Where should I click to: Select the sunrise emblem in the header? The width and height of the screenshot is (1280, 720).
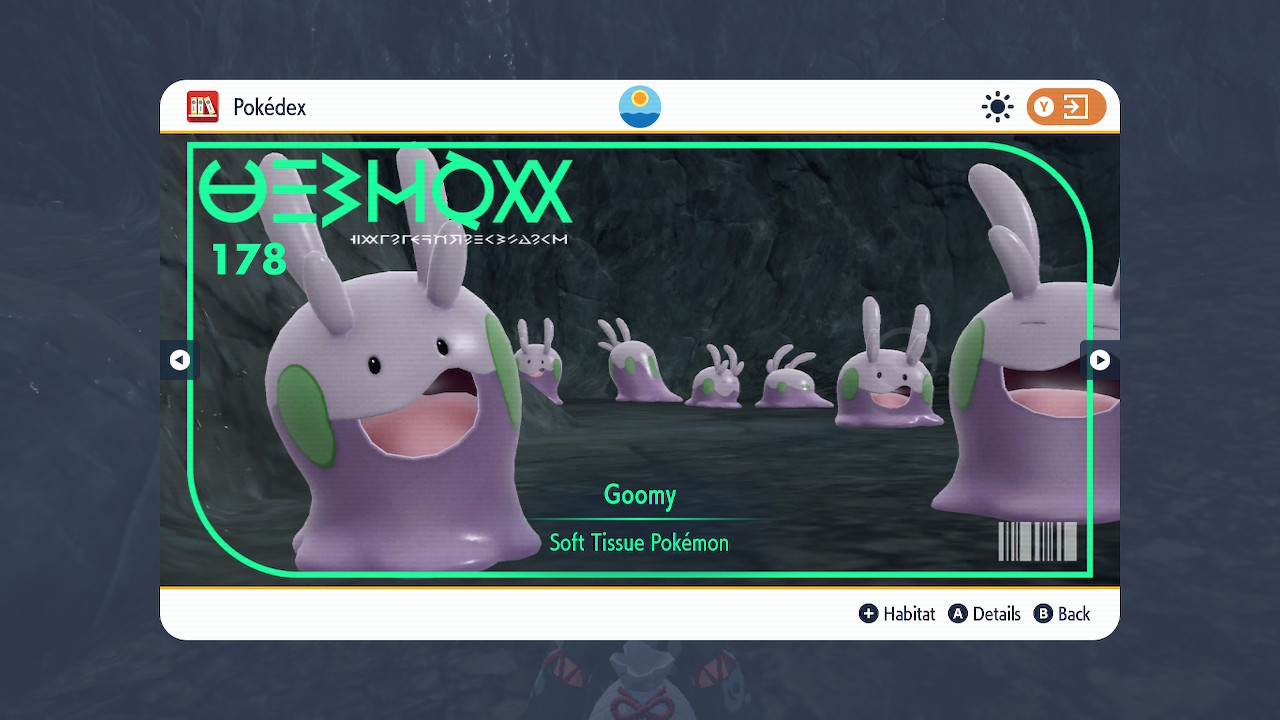click(640, 107)
